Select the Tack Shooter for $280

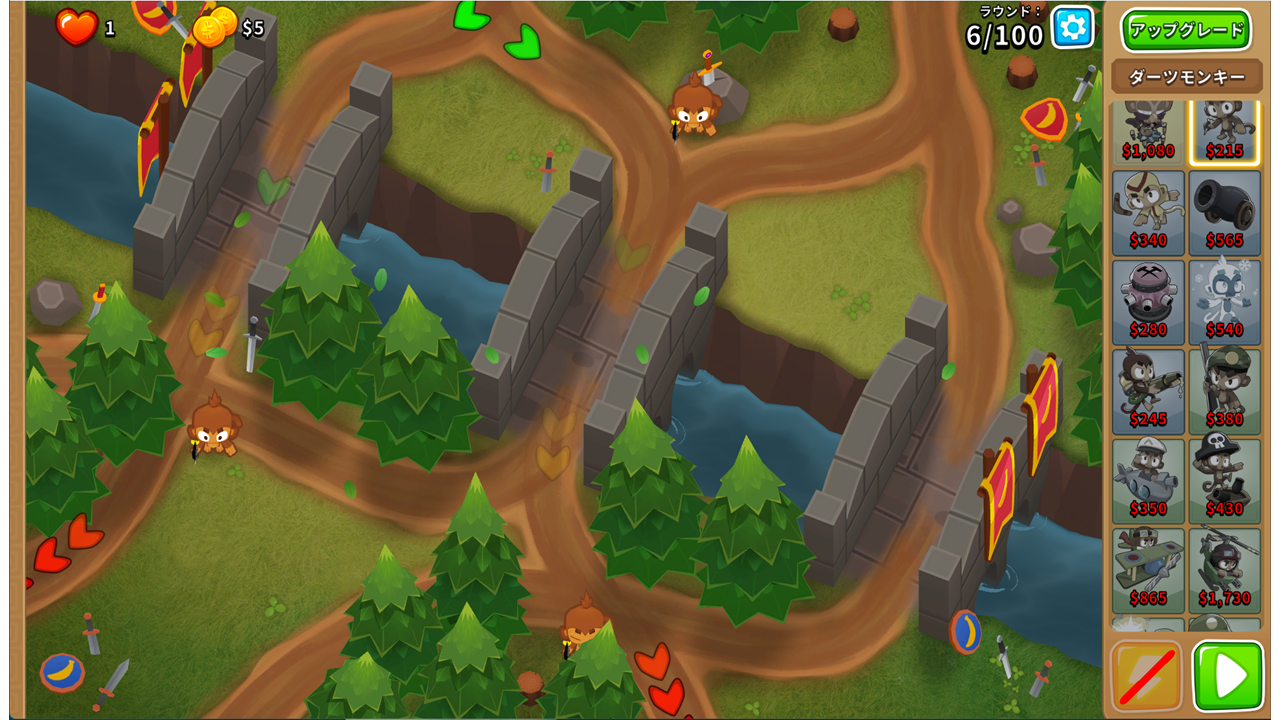[1148, 302]
